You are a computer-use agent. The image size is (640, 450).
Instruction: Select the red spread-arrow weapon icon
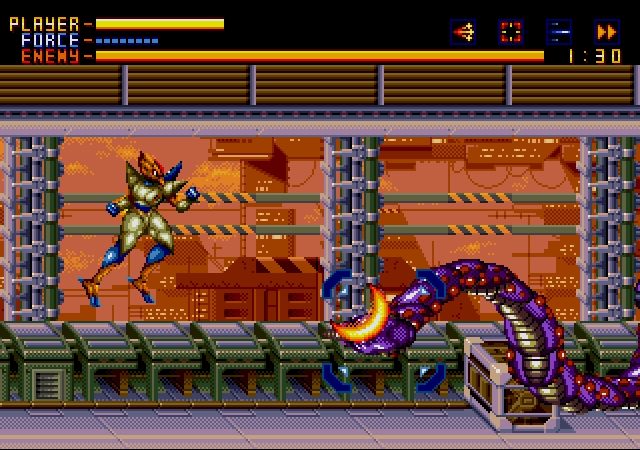[x=463, y=32]
